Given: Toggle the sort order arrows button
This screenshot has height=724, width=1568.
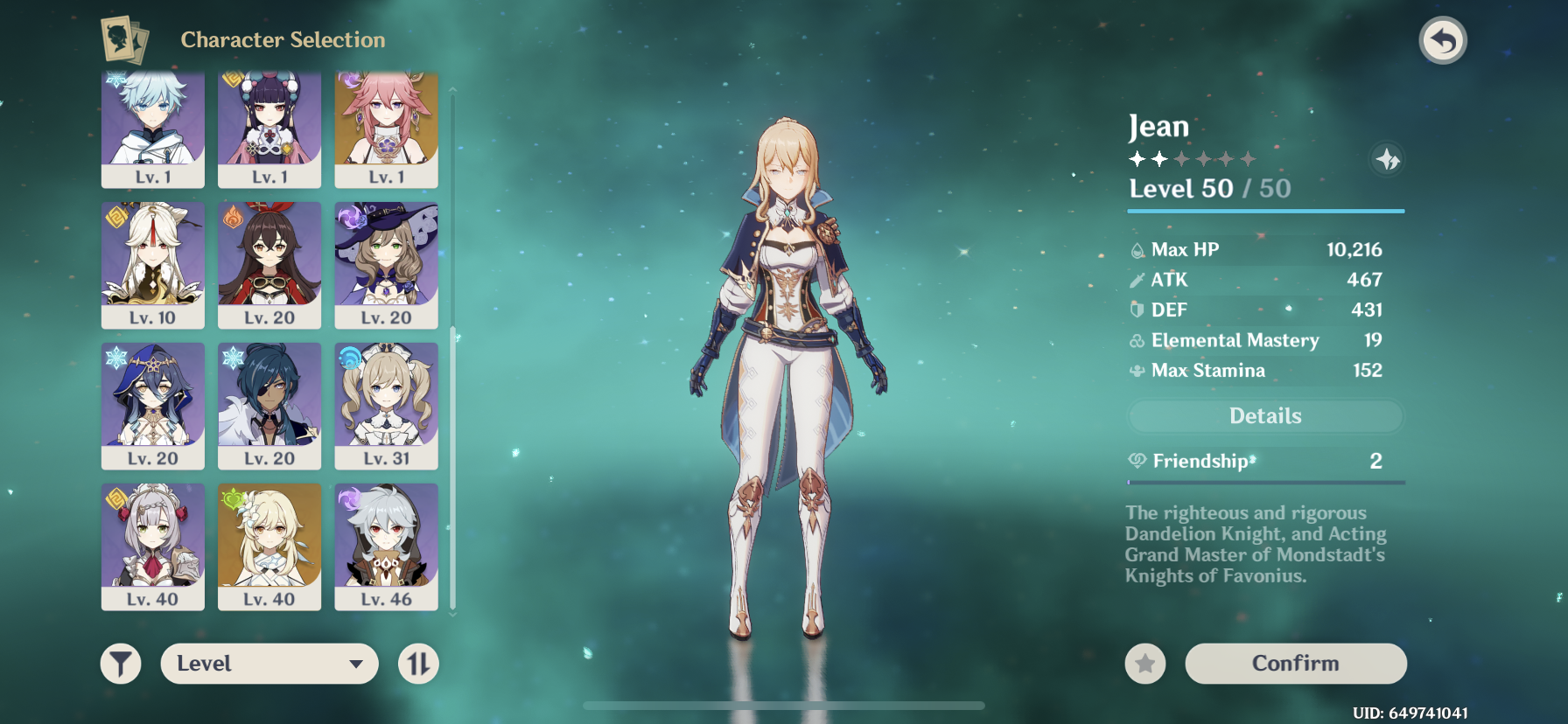Looking at the screenshot, I should [418, 664].
